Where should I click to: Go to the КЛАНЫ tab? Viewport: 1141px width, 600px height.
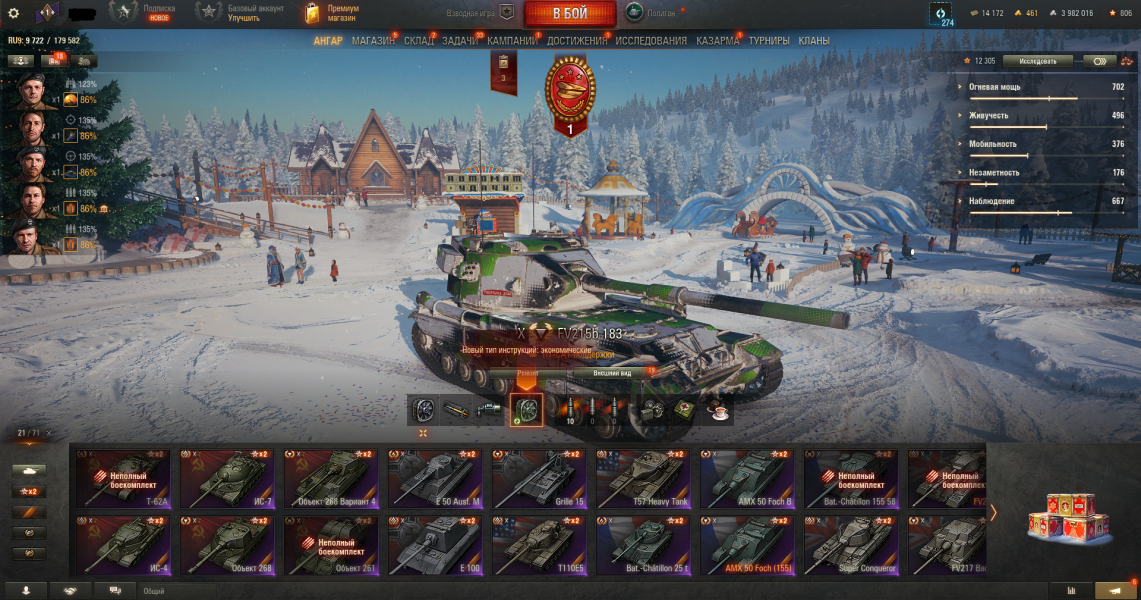click(814, 41)
